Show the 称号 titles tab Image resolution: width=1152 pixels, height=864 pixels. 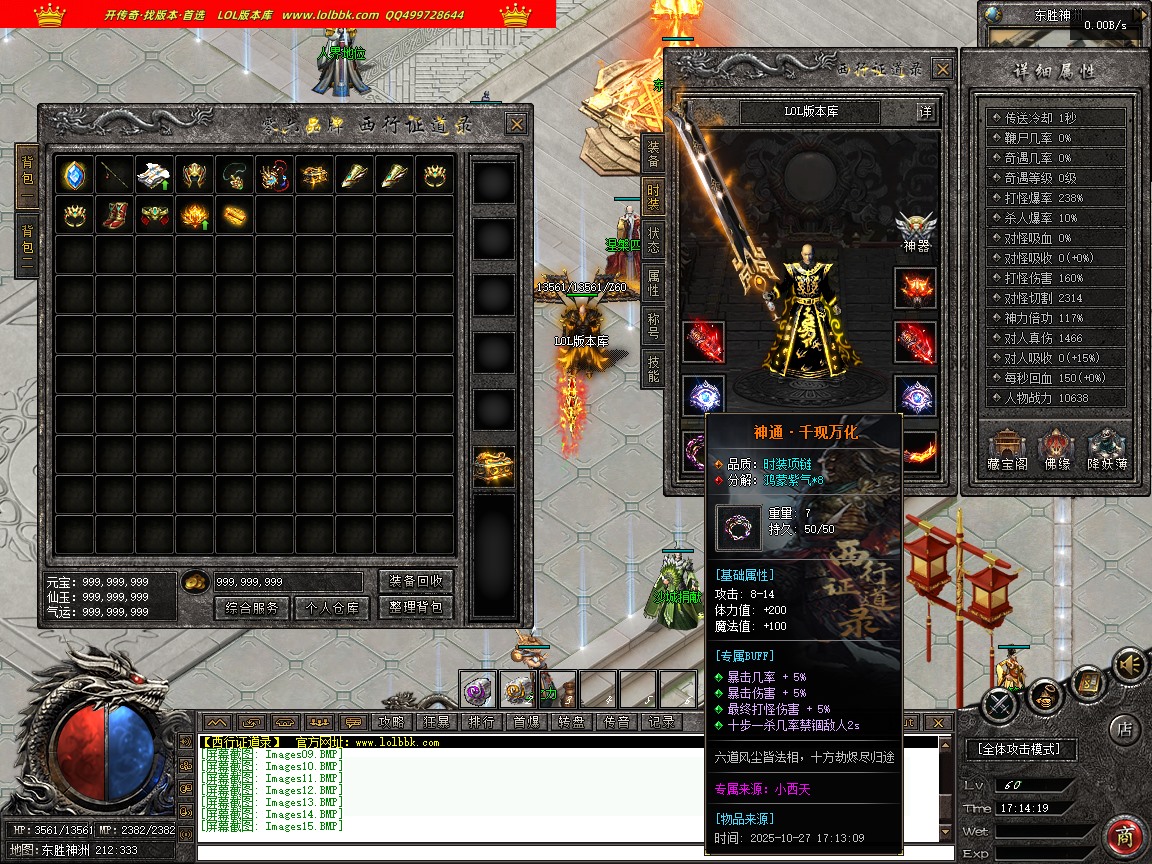tap(653, 325)
